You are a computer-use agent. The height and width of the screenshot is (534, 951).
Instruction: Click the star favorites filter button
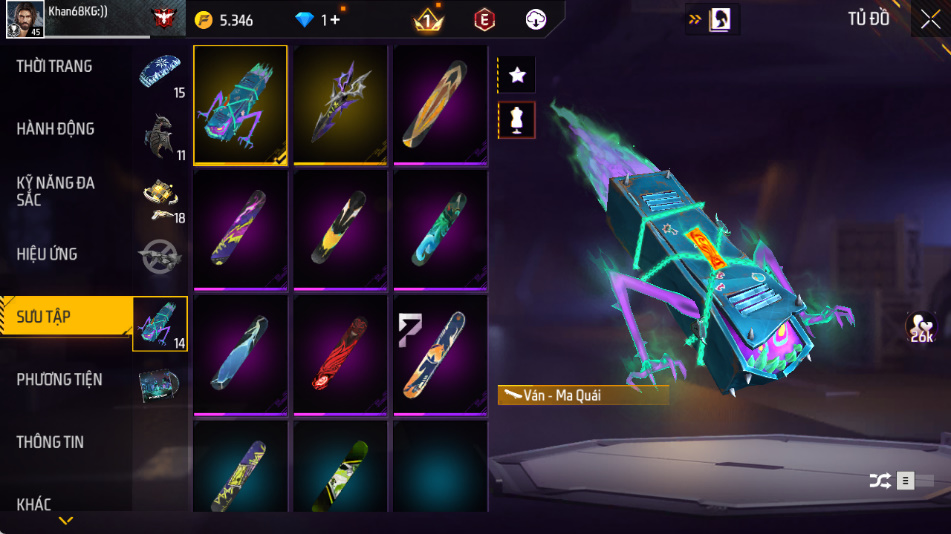click(x=516, y=75)
